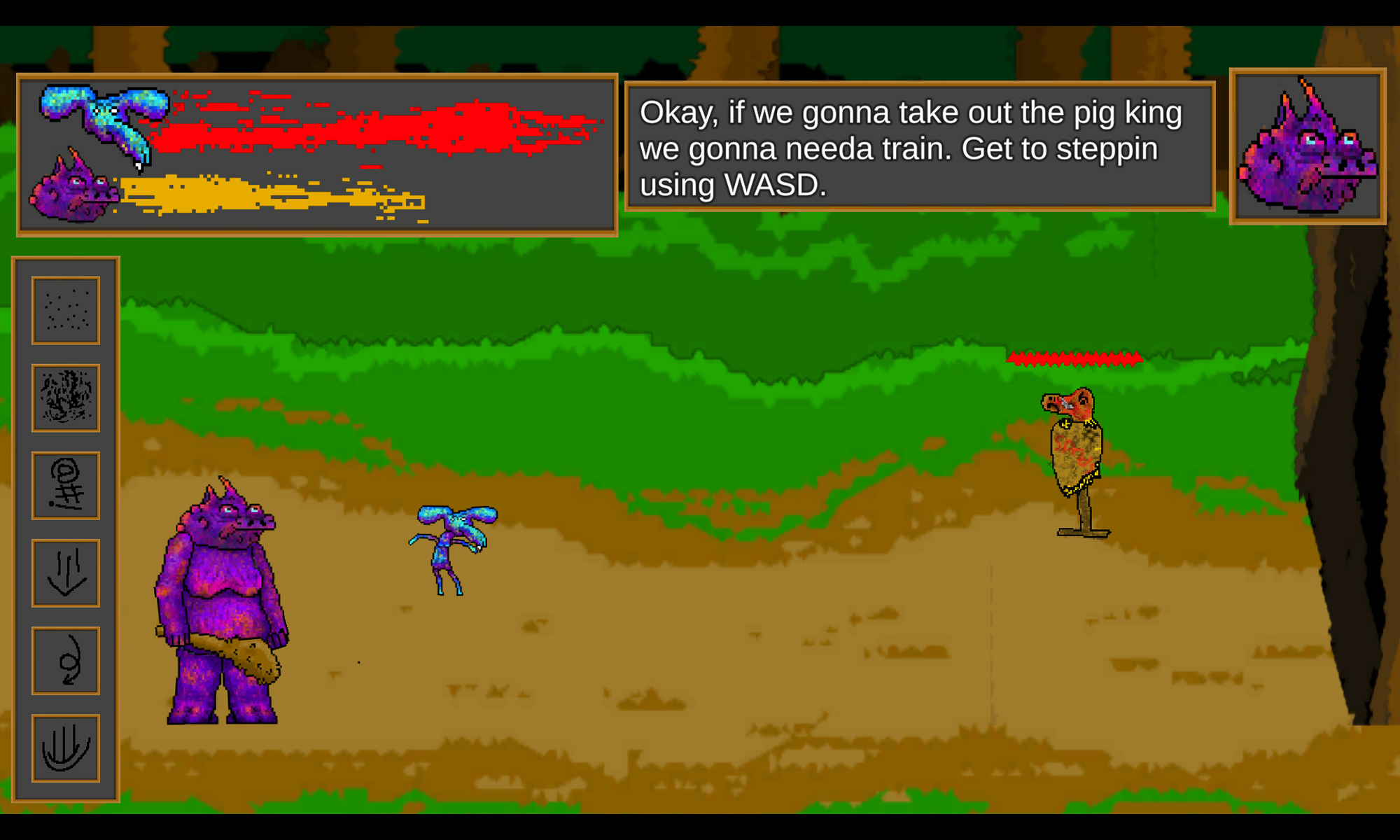
Task: Activate the dense scribble ability icon
Action: (66, 398)
